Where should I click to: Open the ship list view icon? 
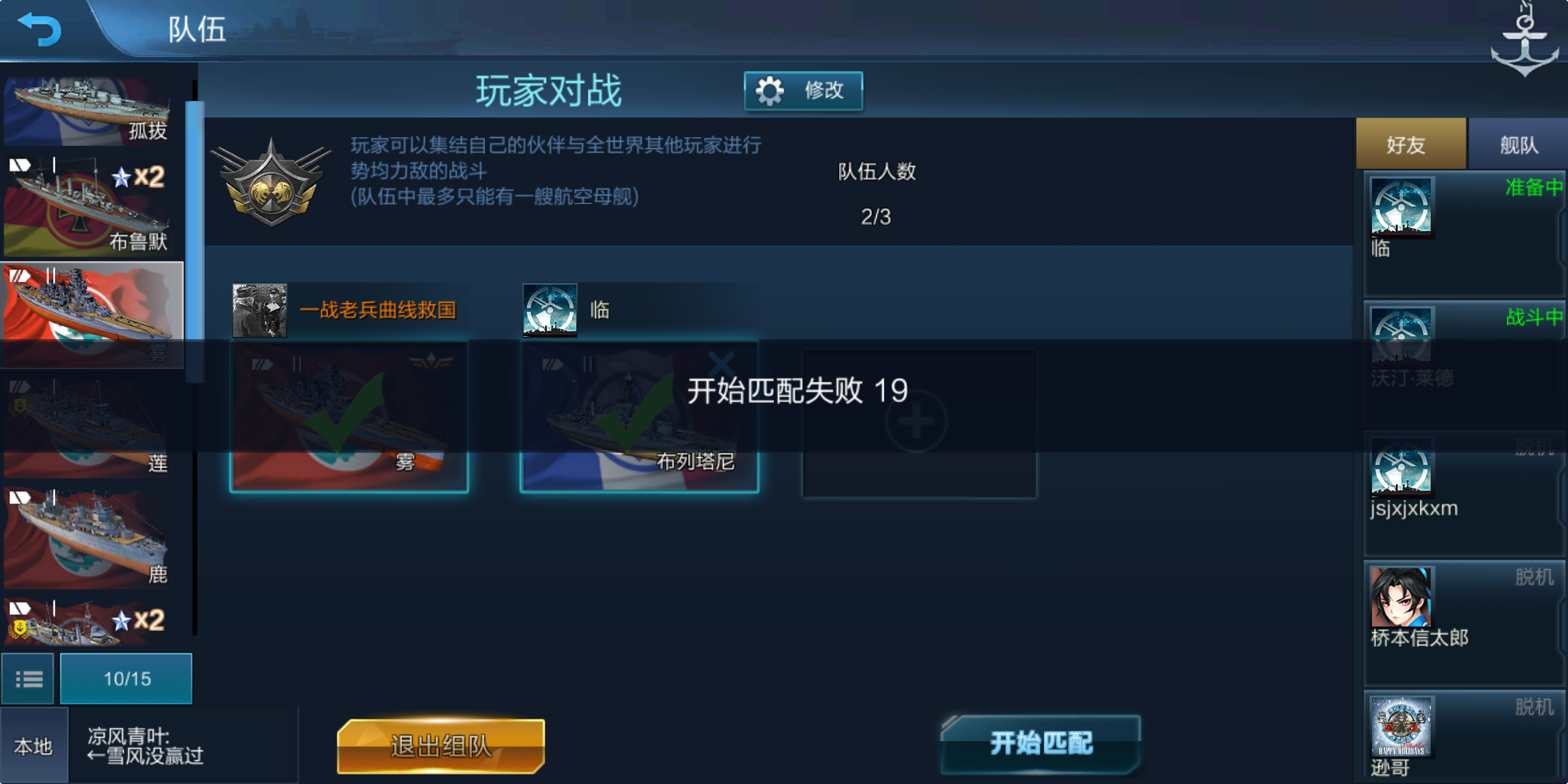[x=28, y=678]
